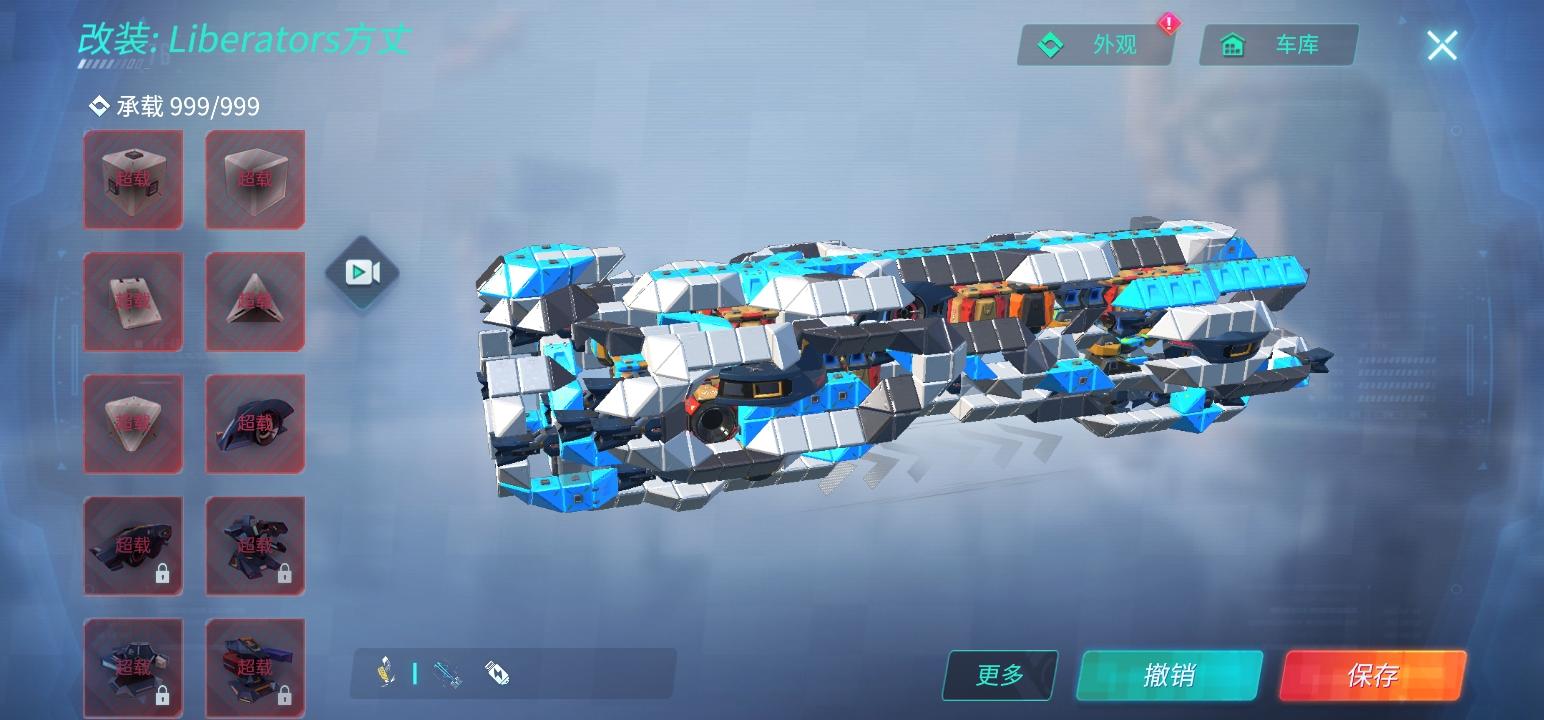
Task: Open the 外观 appearance menu
Action: click(x=1095, y=45)
